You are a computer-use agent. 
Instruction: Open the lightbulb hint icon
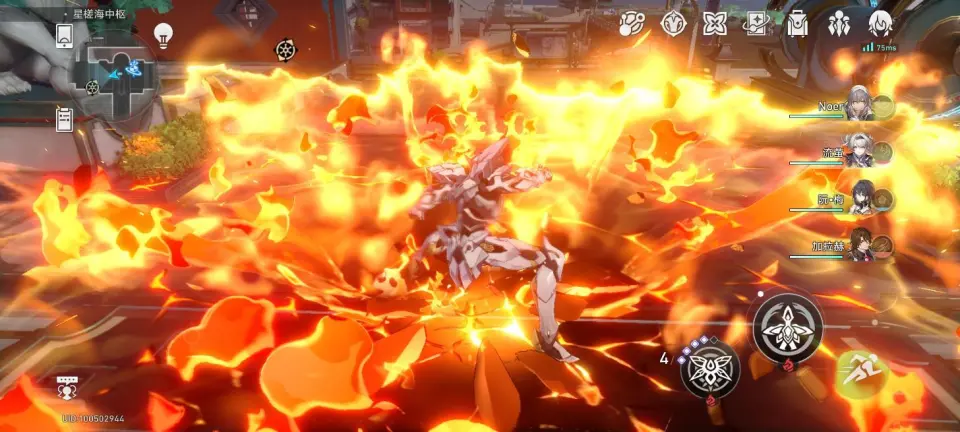163,35
